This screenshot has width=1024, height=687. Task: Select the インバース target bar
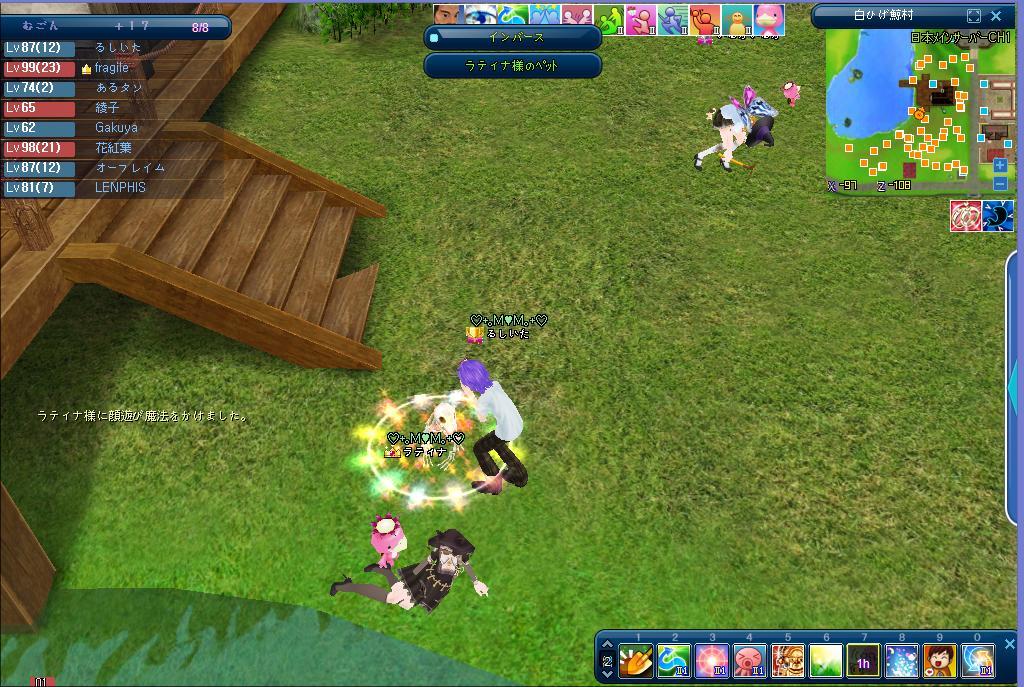(x=513, y=38)
